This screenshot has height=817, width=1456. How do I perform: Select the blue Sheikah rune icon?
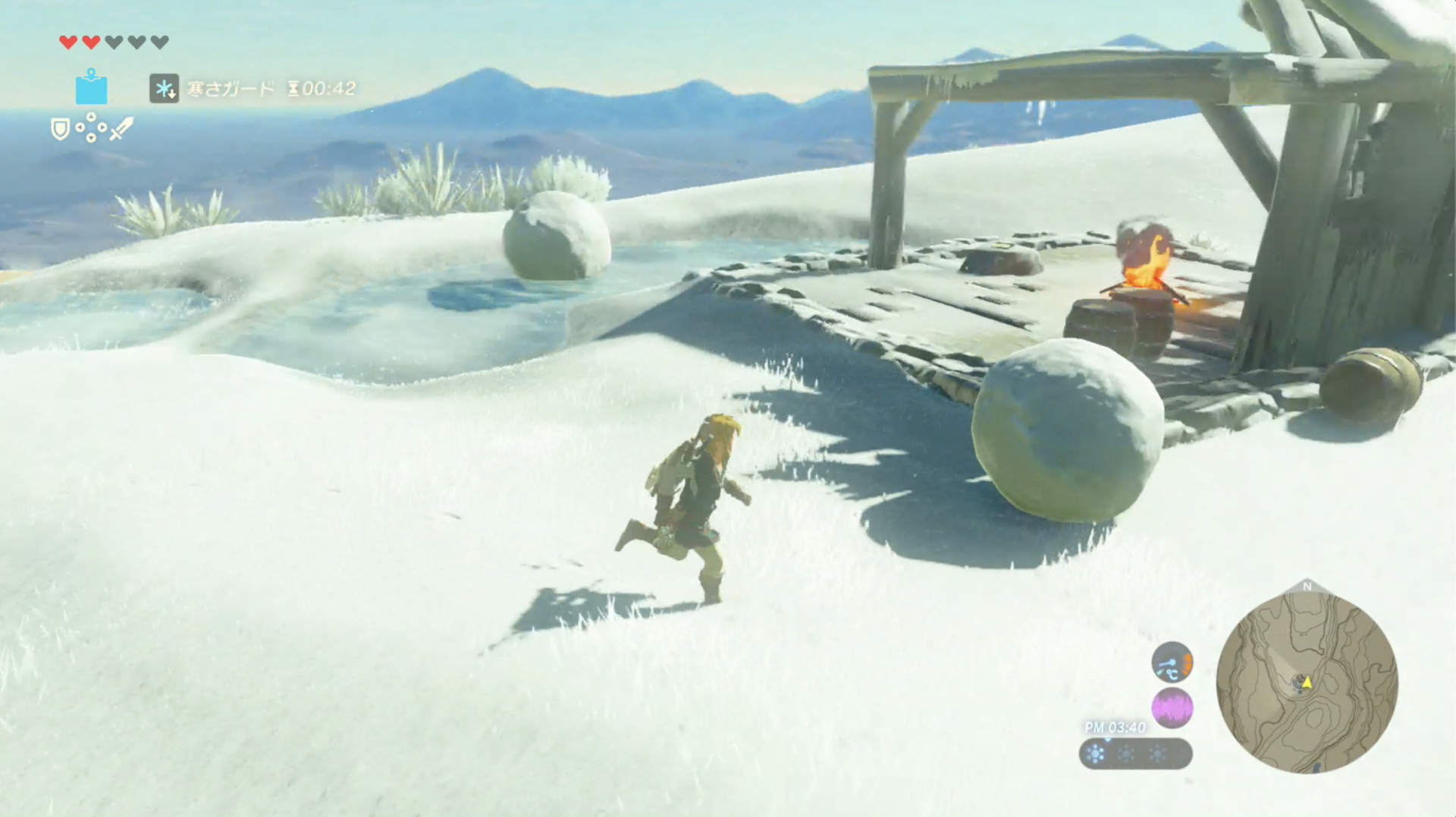[x=91, y=88]
